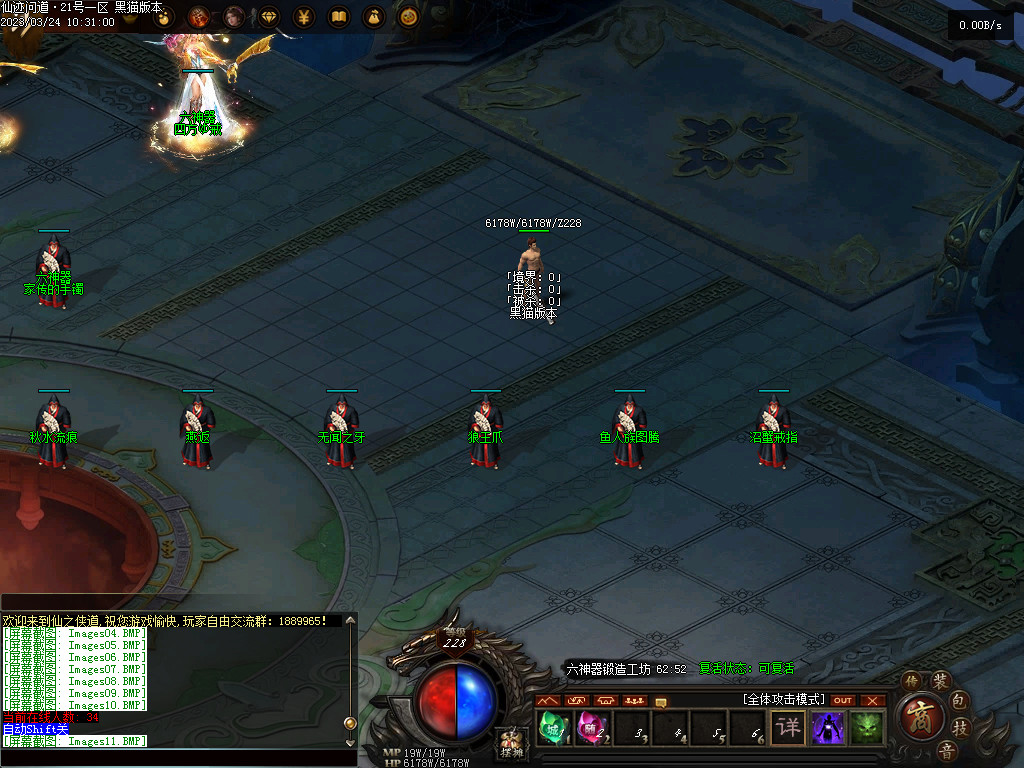Activate the green demon face skill
Image resolution: width=1024 pixels, height=768 pixels.
867,727
